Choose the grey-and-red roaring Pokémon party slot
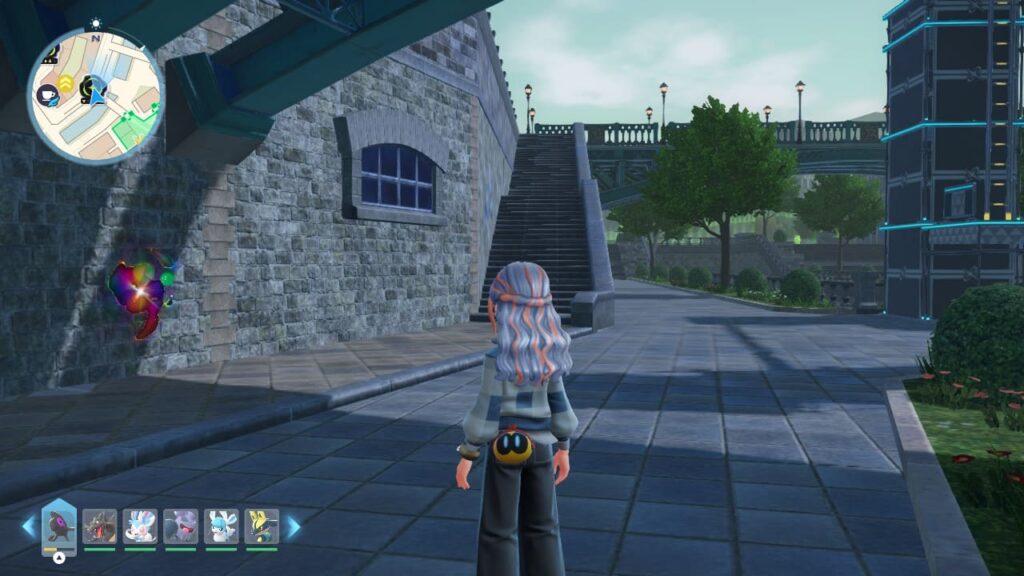Image resolution: width=1024 pixels, height=576 pixels. [100, 526]
